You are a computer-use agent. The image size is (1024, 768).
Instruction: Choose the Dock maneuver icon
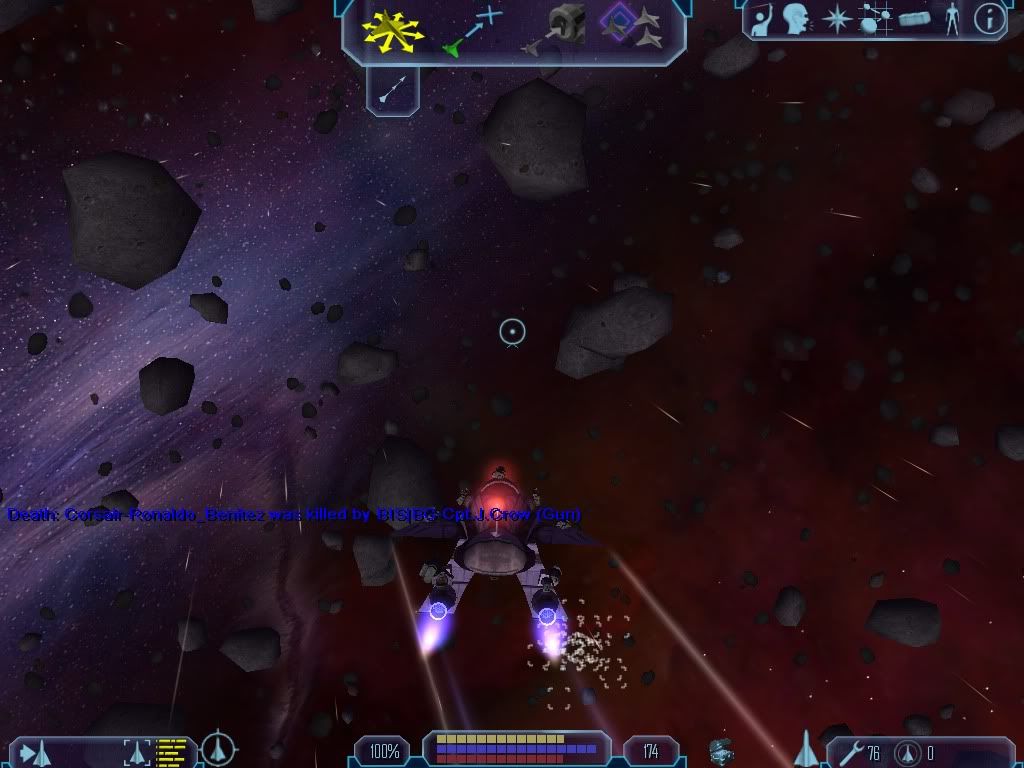pyautogui.click(x=560, y=28)
